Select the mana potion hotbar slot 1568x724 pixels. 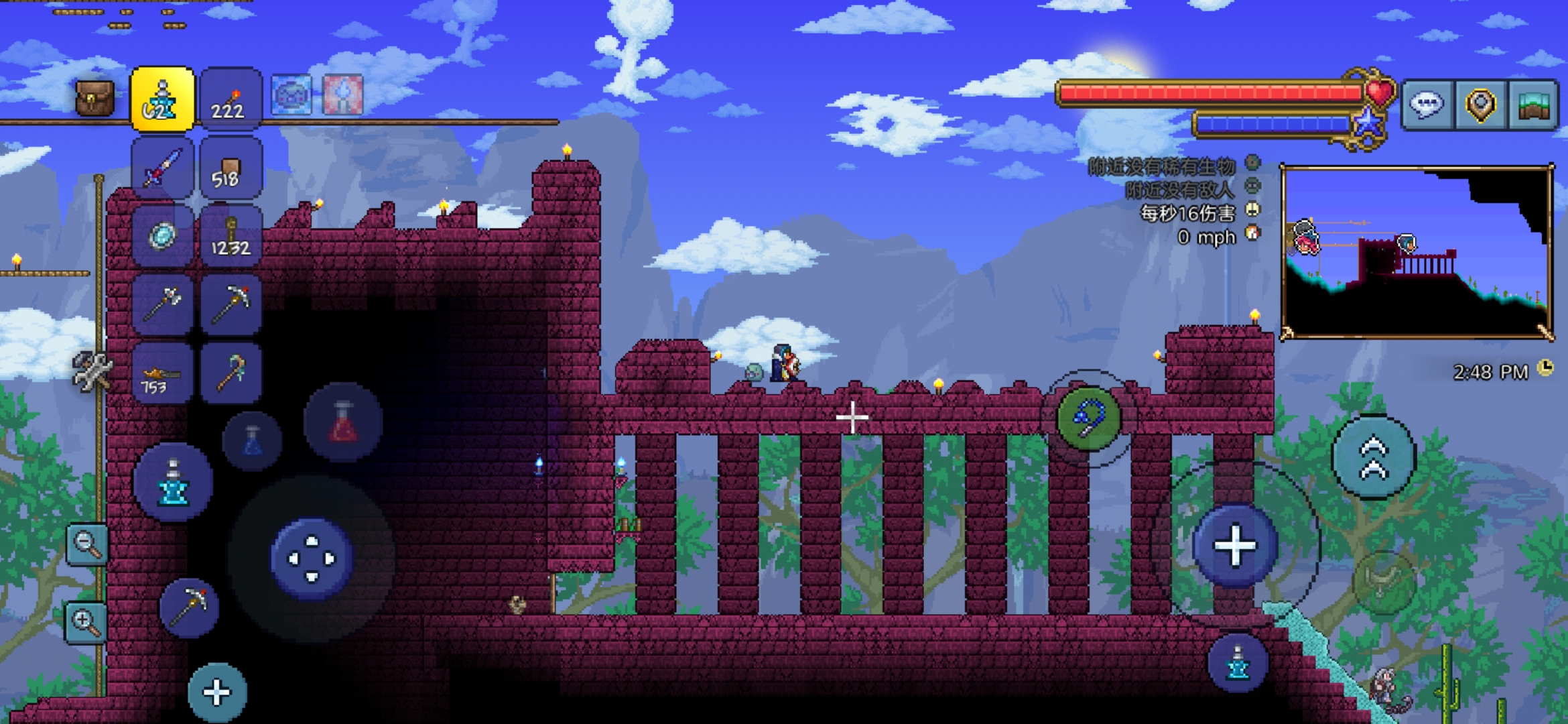[162, 99]
